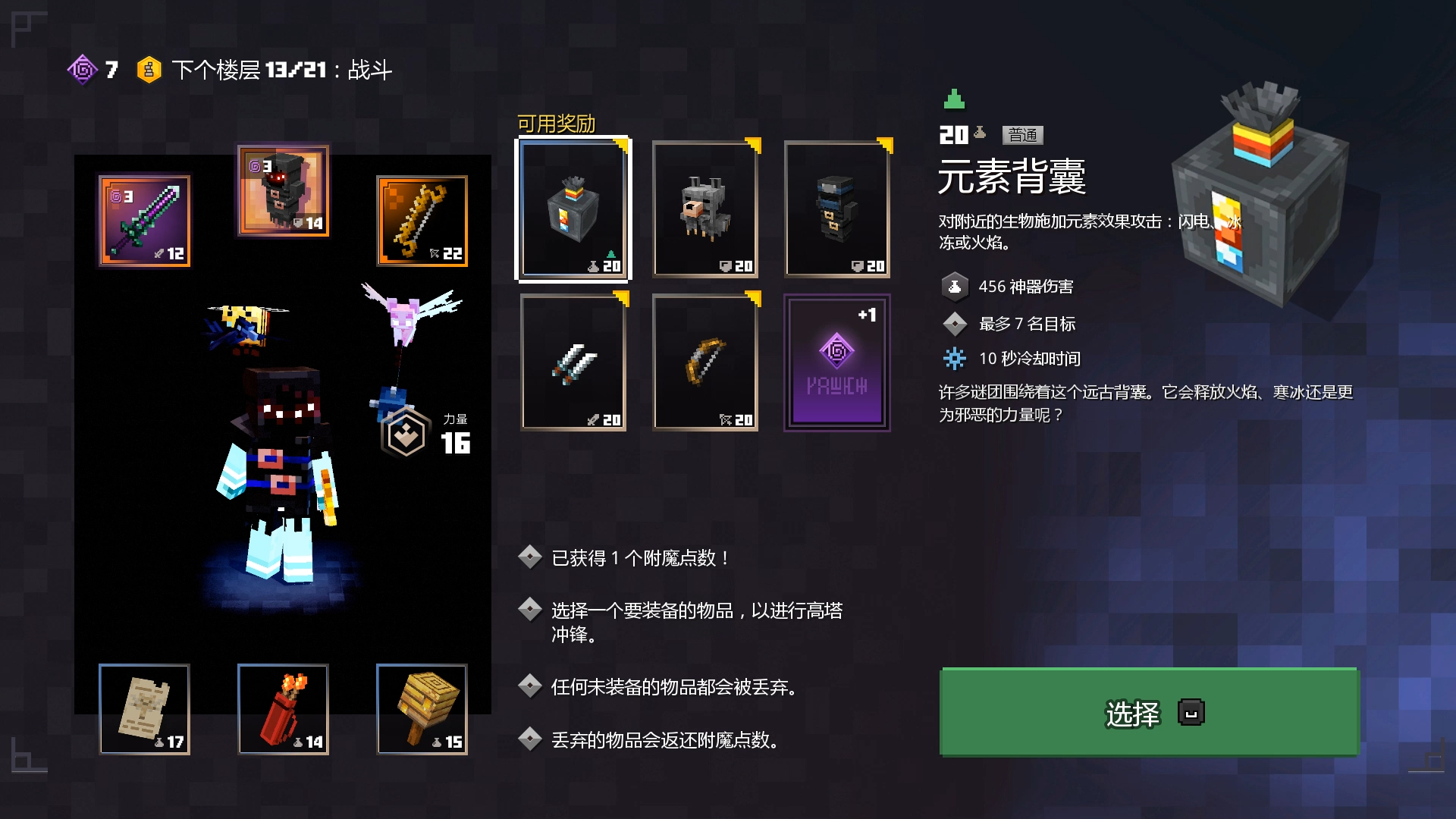Select the wolf armor reward card

click(x=704, y=210)
